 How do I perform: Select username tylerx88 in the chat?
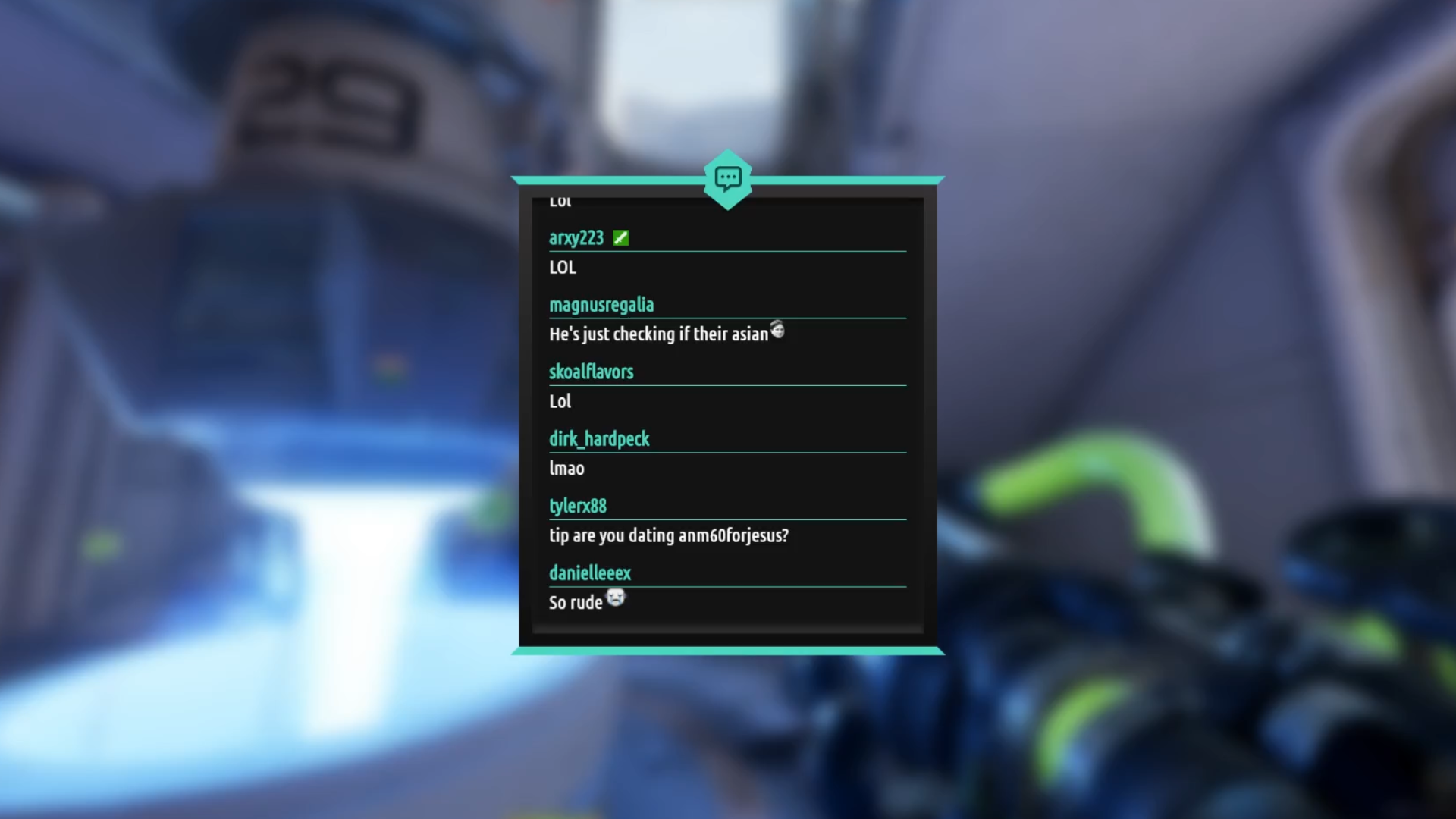(578, 506)
